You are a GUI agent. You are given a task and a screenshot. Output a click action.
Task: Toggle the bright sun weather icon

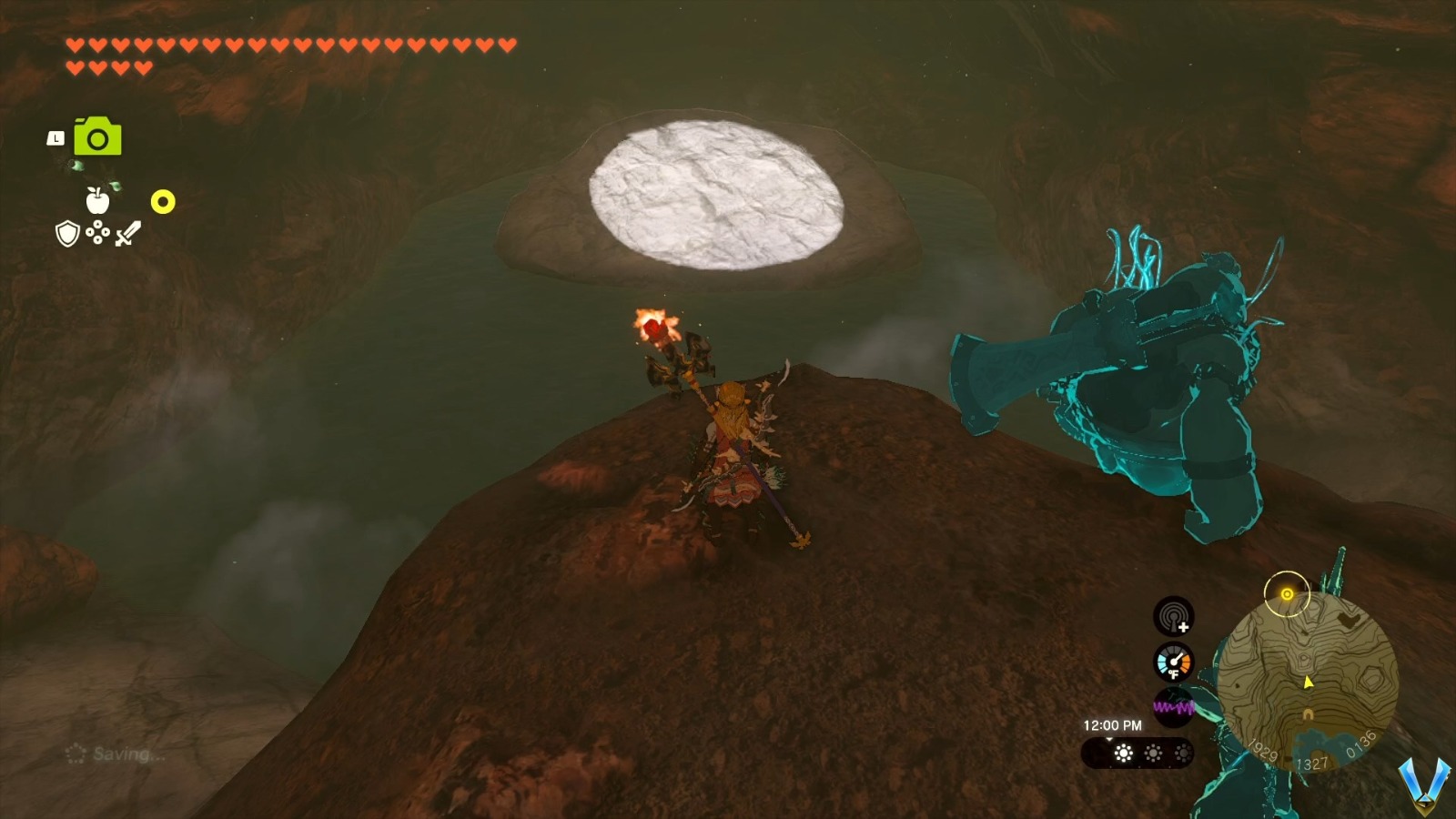point(1121,753)
